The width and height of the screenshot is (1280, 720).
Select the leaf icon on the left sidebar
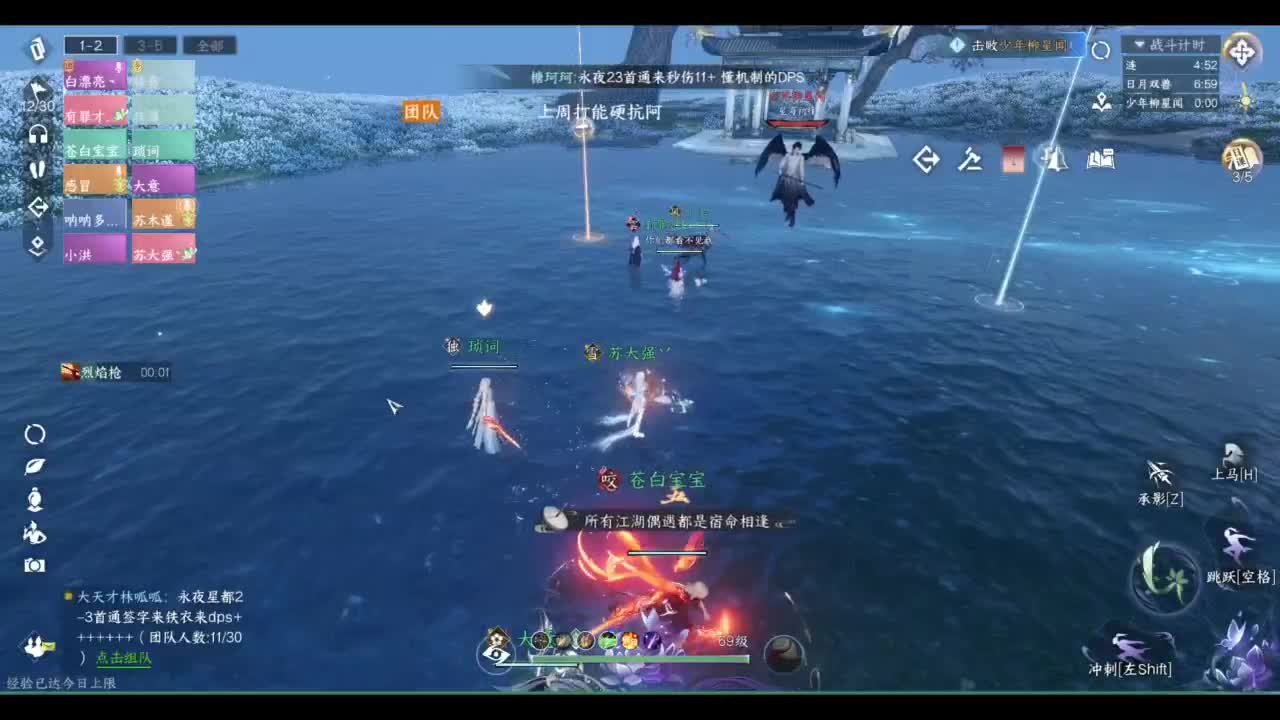pos(36,466)
